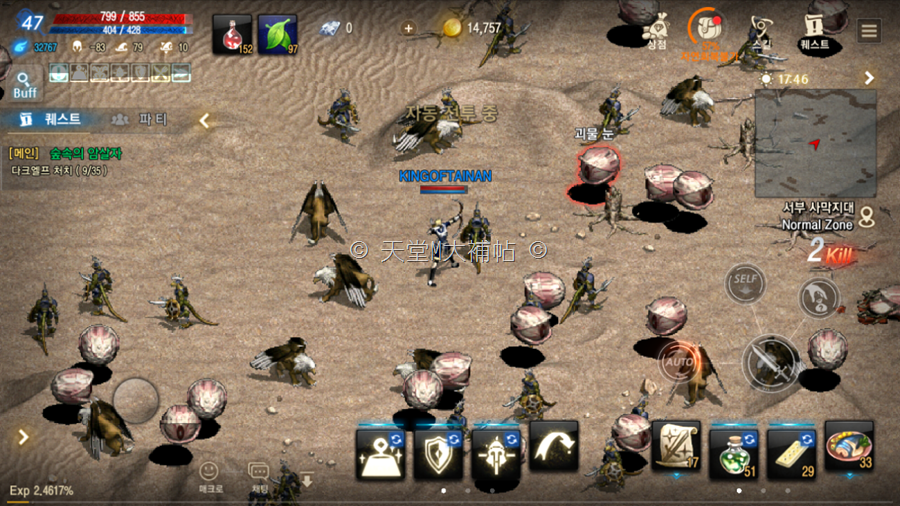900x506 pixels.
Task: Toggle the AUTO hunting button
Action: (680, 360)
